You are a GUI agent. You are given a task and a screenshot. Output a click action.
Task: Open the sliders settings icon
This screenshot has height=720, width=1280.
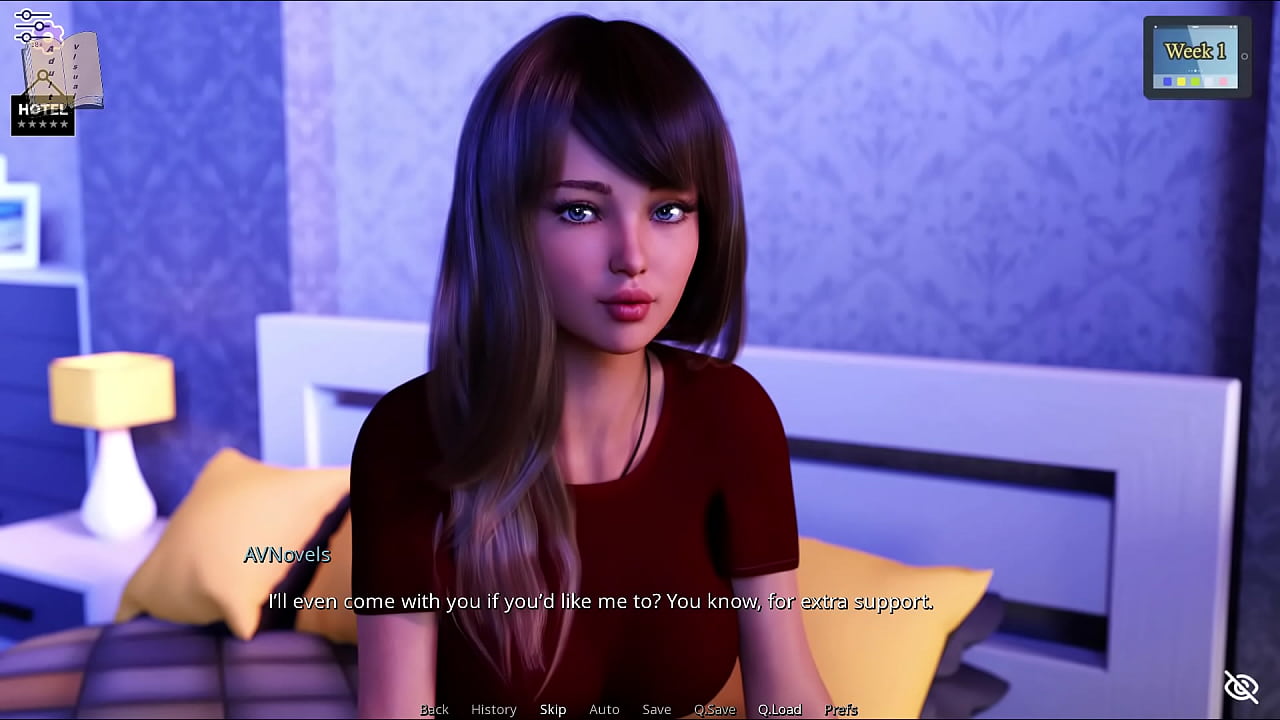[x=32, y=26]
